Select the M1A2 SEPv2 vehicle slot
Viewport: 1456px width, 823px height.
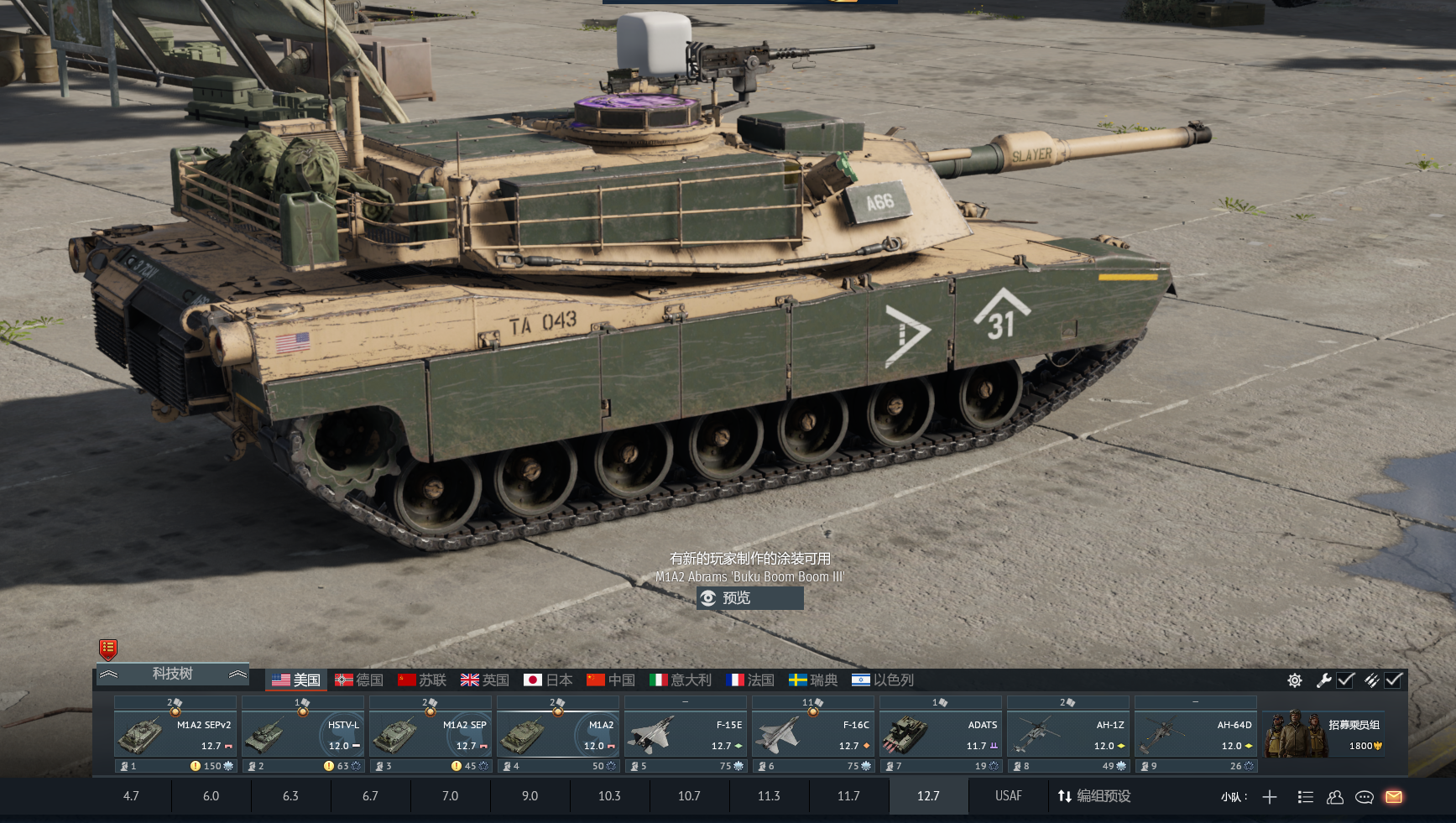(x=175, y=734)
